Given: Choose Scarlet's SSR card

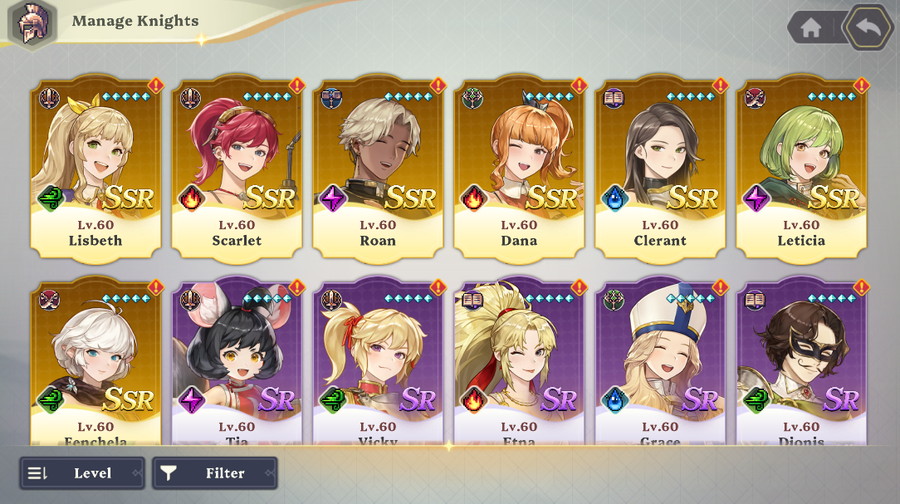Looking at the screenshot, I should (236, 166).
